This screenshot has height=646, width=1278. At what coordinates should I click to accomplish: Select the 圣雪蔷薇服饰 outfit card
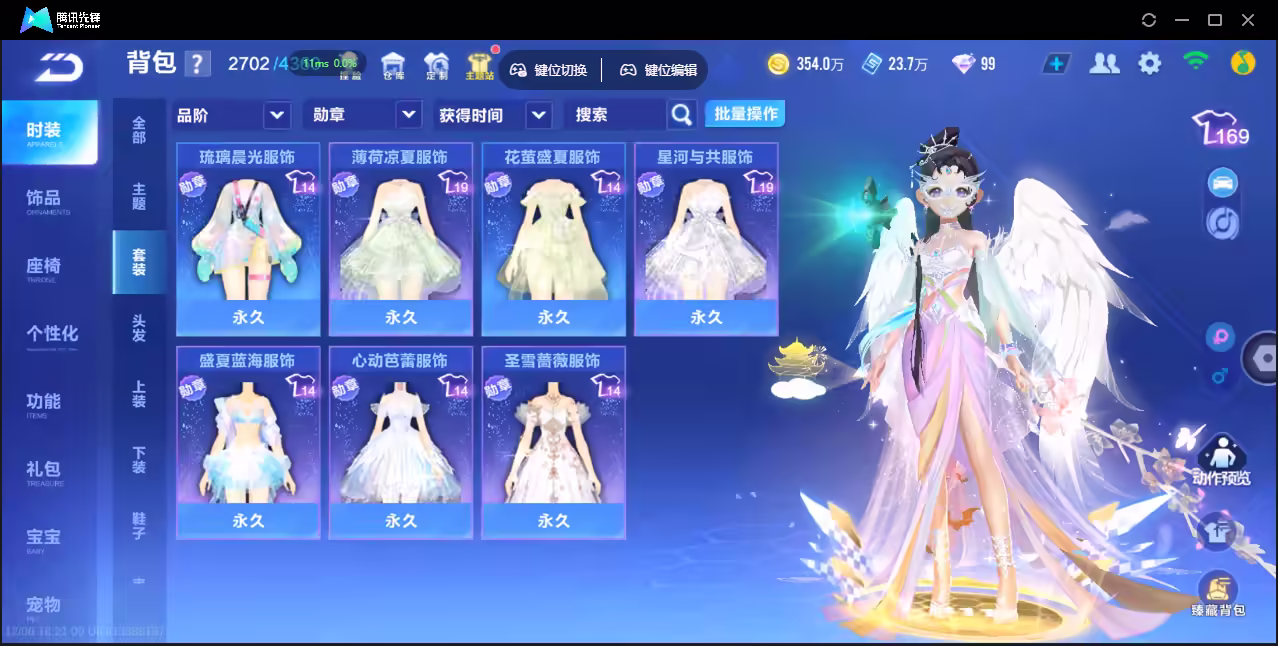[553, 442]
